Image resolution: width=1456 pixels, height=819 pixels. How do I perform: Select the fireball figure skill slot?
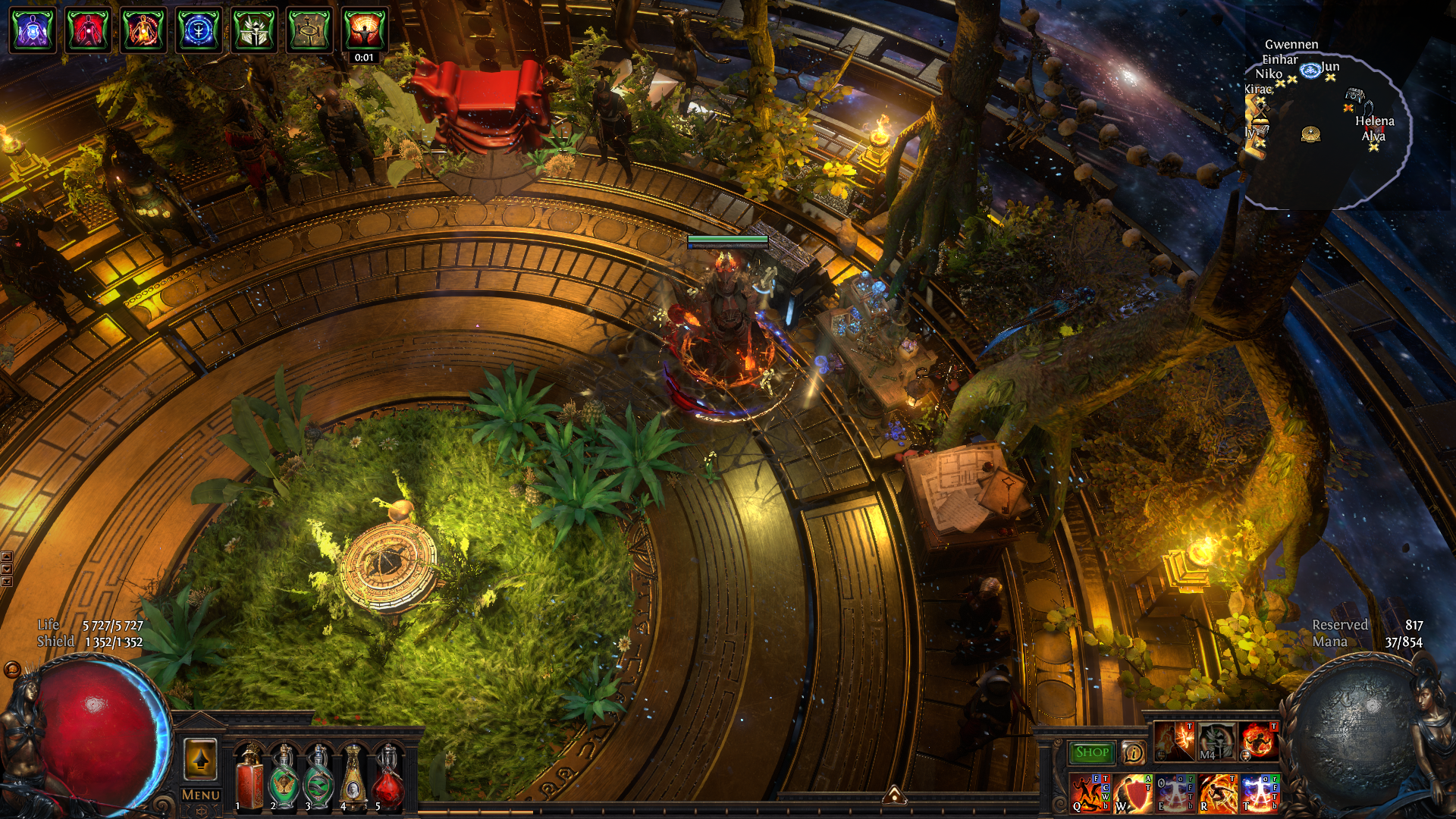1259,741
